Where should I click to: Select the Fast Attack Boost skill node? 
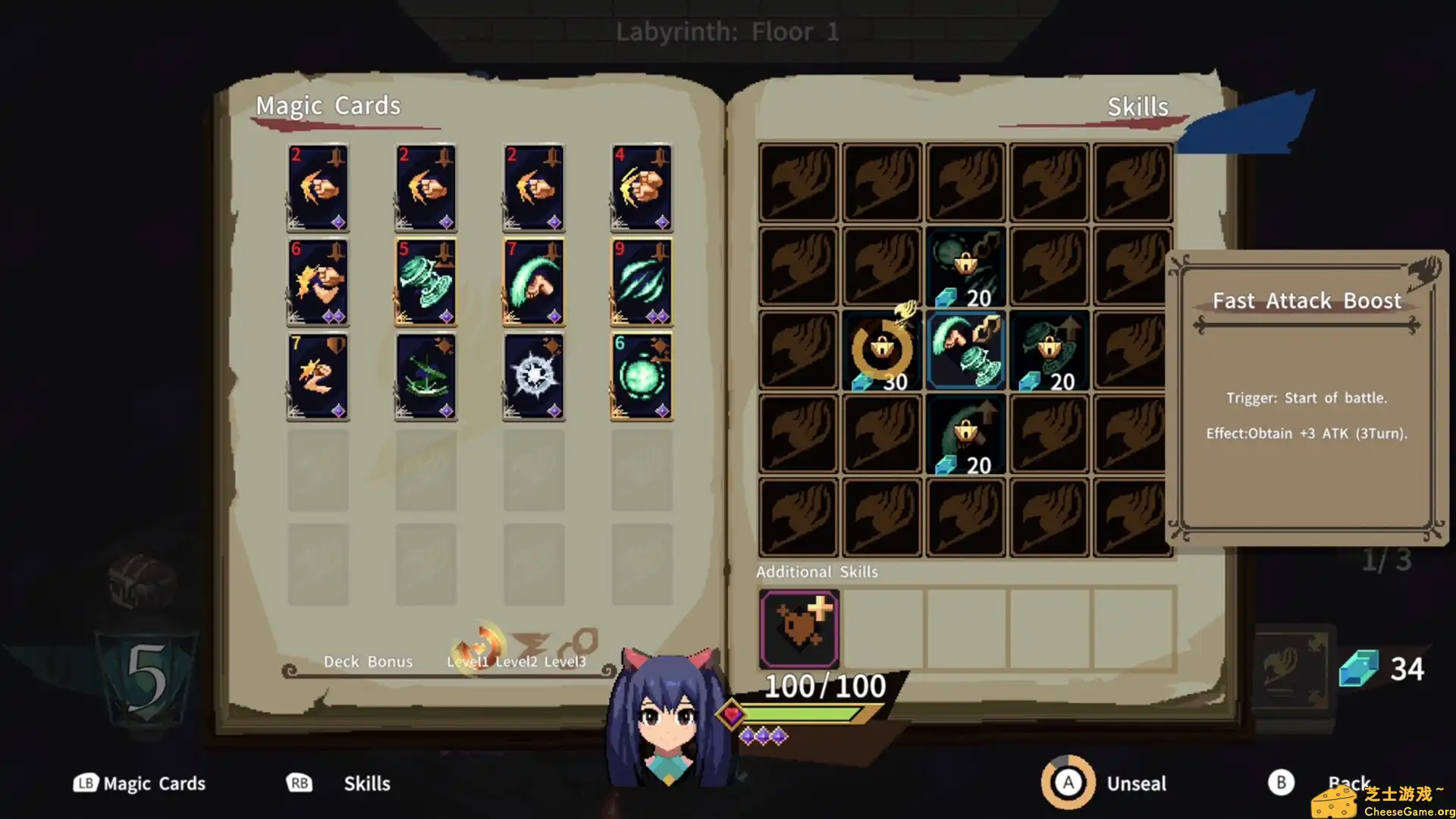coord(965,350)
